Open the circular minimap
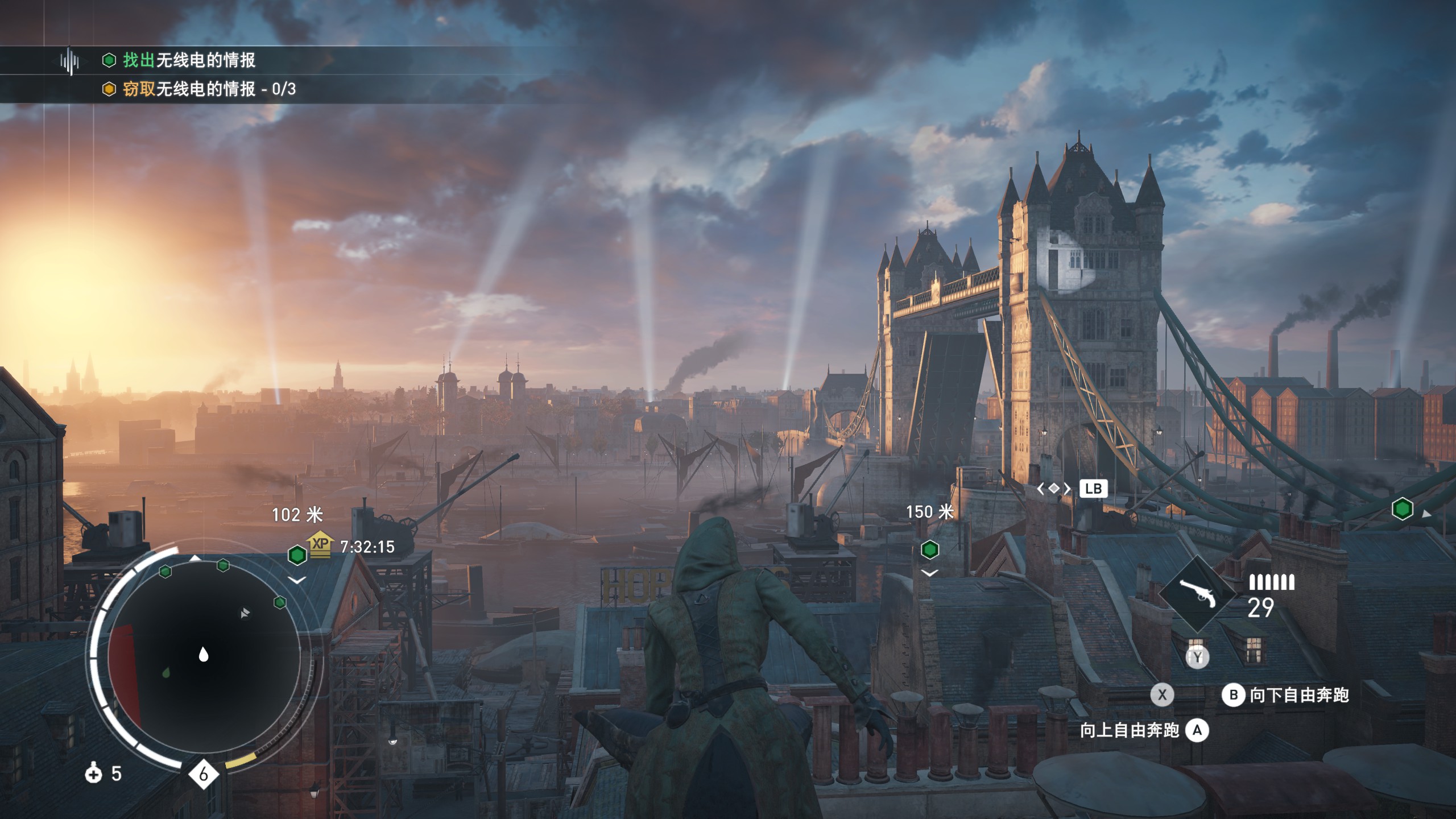Image resolution: width=1456 pixels, height=819 pixels. pos(204,654)
